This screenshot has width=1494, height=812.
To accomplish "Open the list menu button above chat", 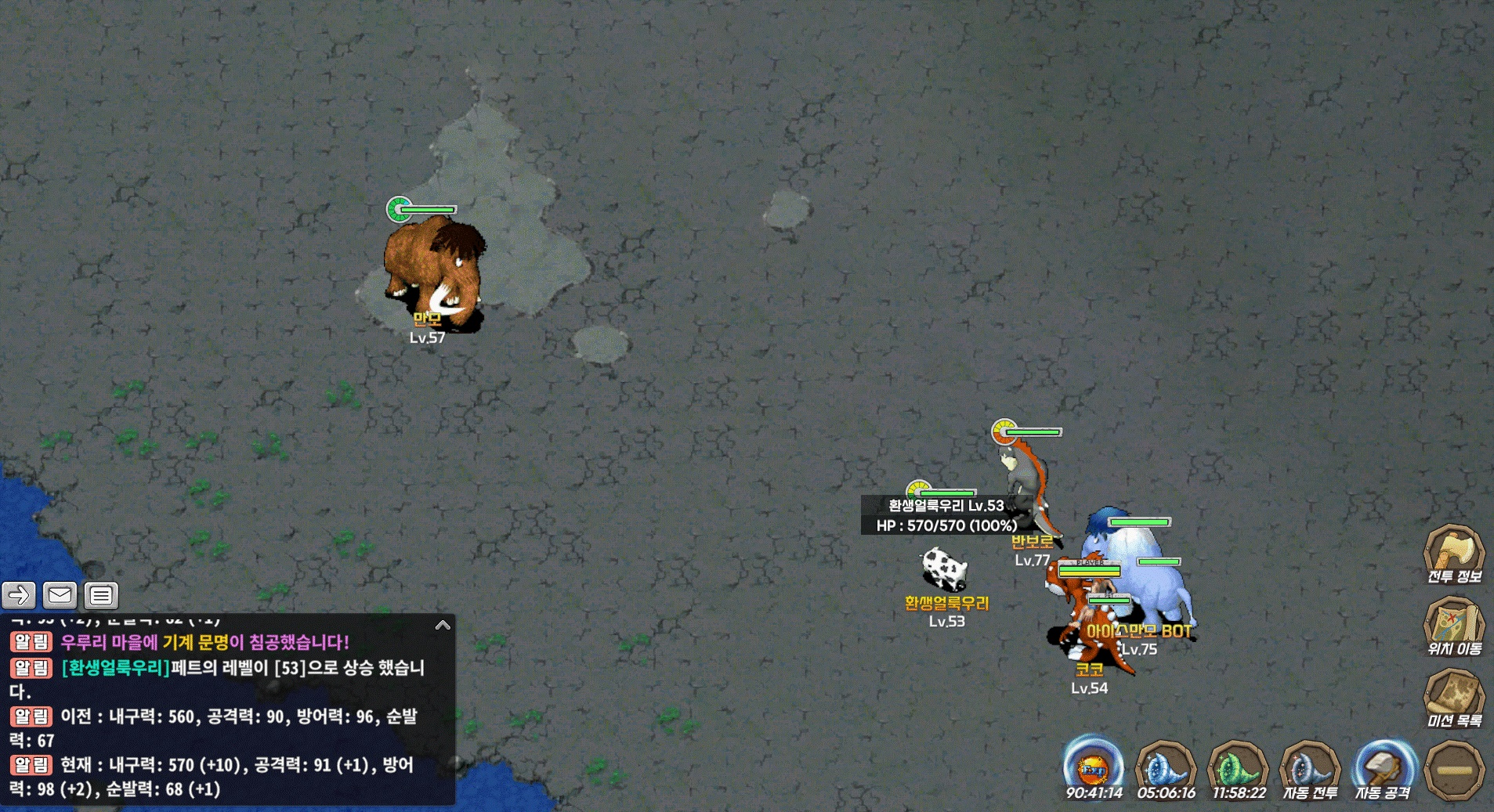I will (x=101, y=596).
